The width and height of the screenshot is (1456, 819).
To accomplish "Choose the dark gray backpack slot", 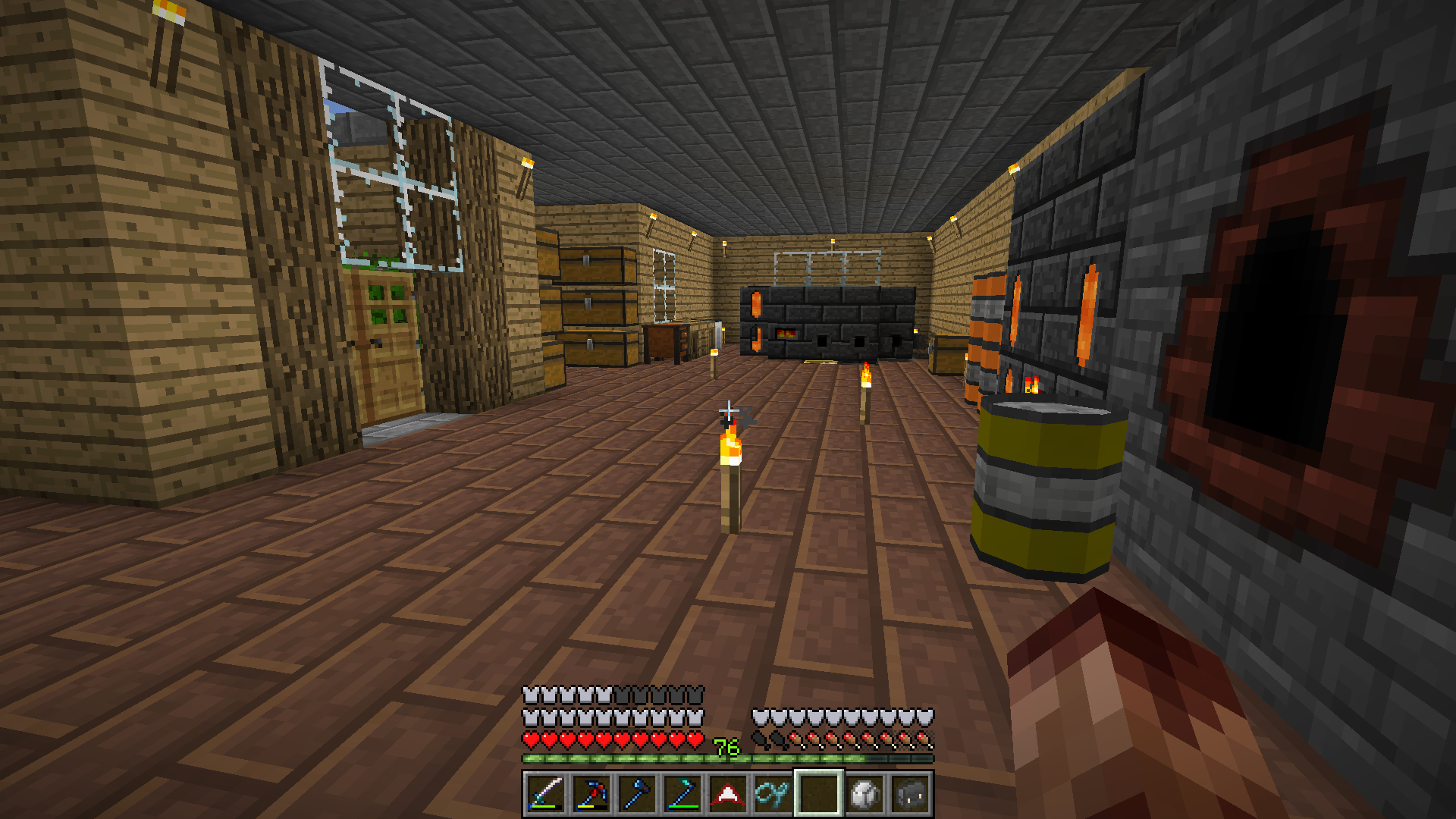I will [x=910, y=794].
